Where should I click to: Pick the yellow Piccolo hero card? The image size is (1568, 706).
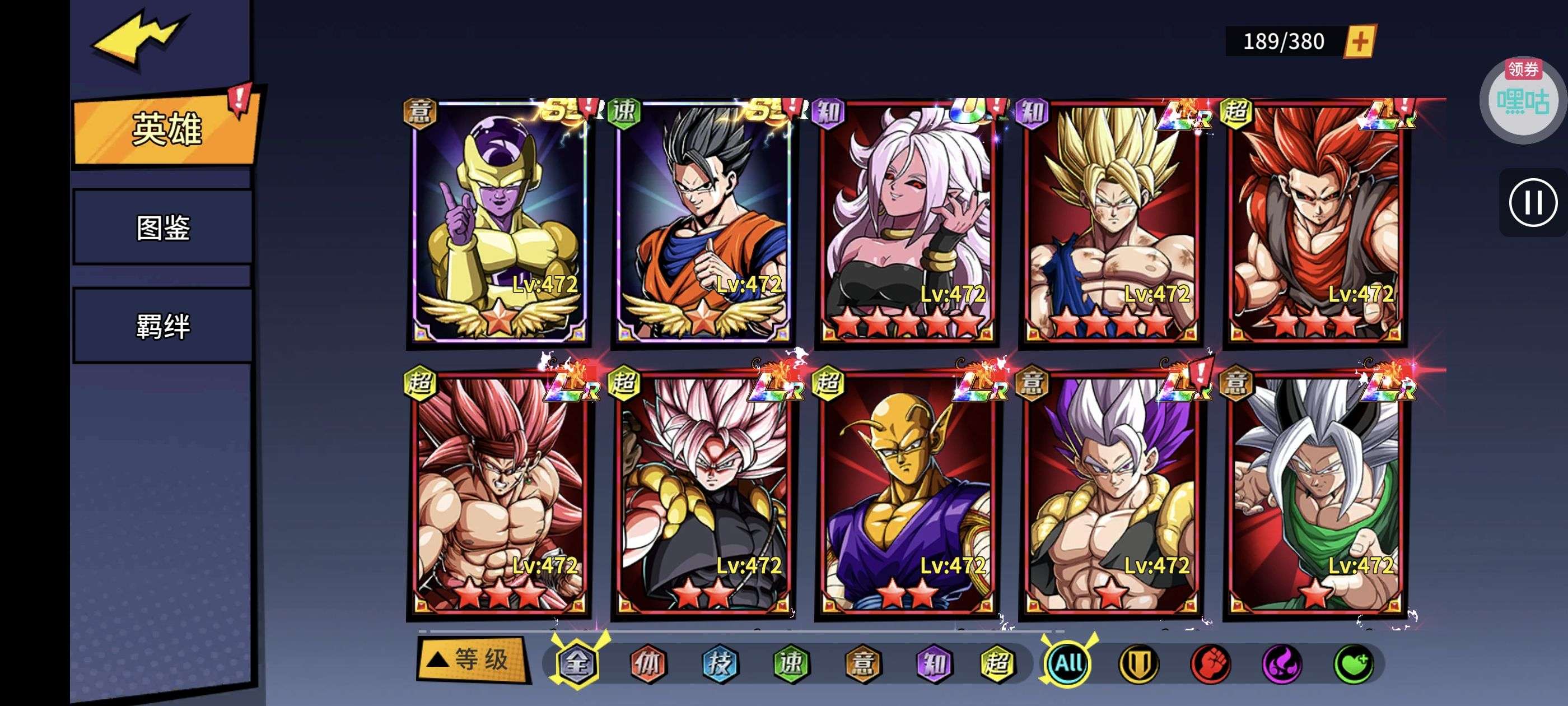[x=907, y=494]
